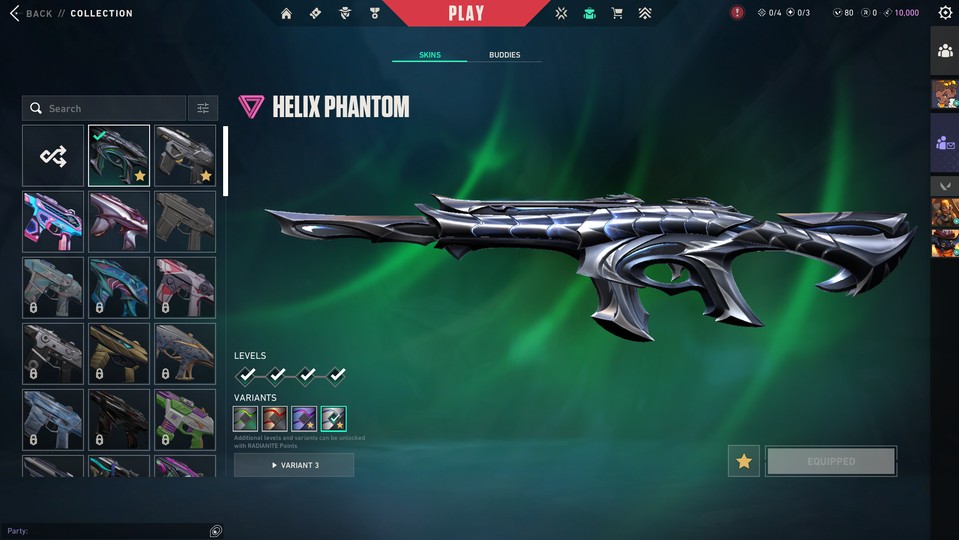Select the Skins tab

point(429,55)
